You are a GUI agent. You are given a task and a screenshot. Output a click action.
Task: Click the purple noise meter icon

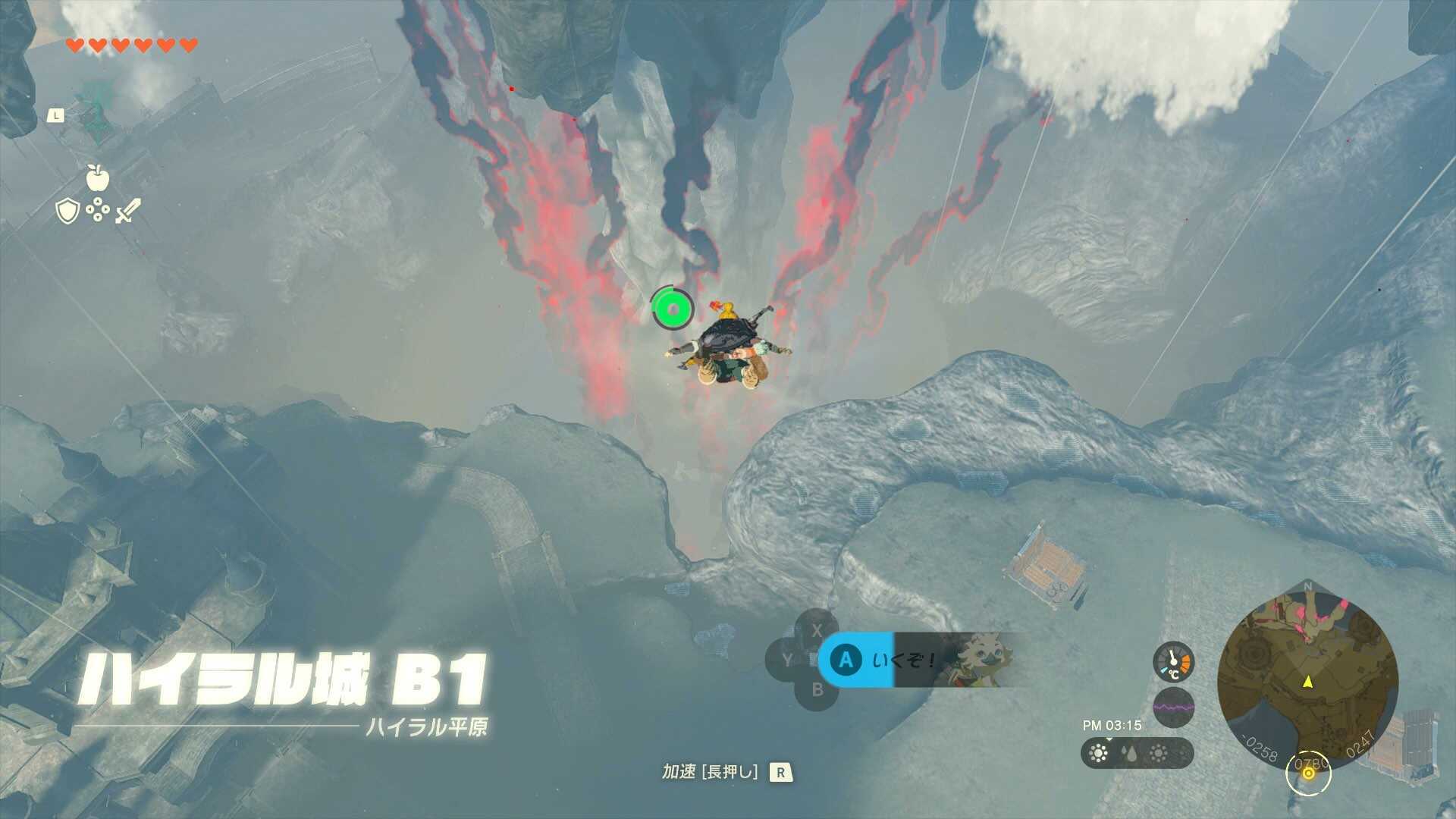click(1173, 707)
